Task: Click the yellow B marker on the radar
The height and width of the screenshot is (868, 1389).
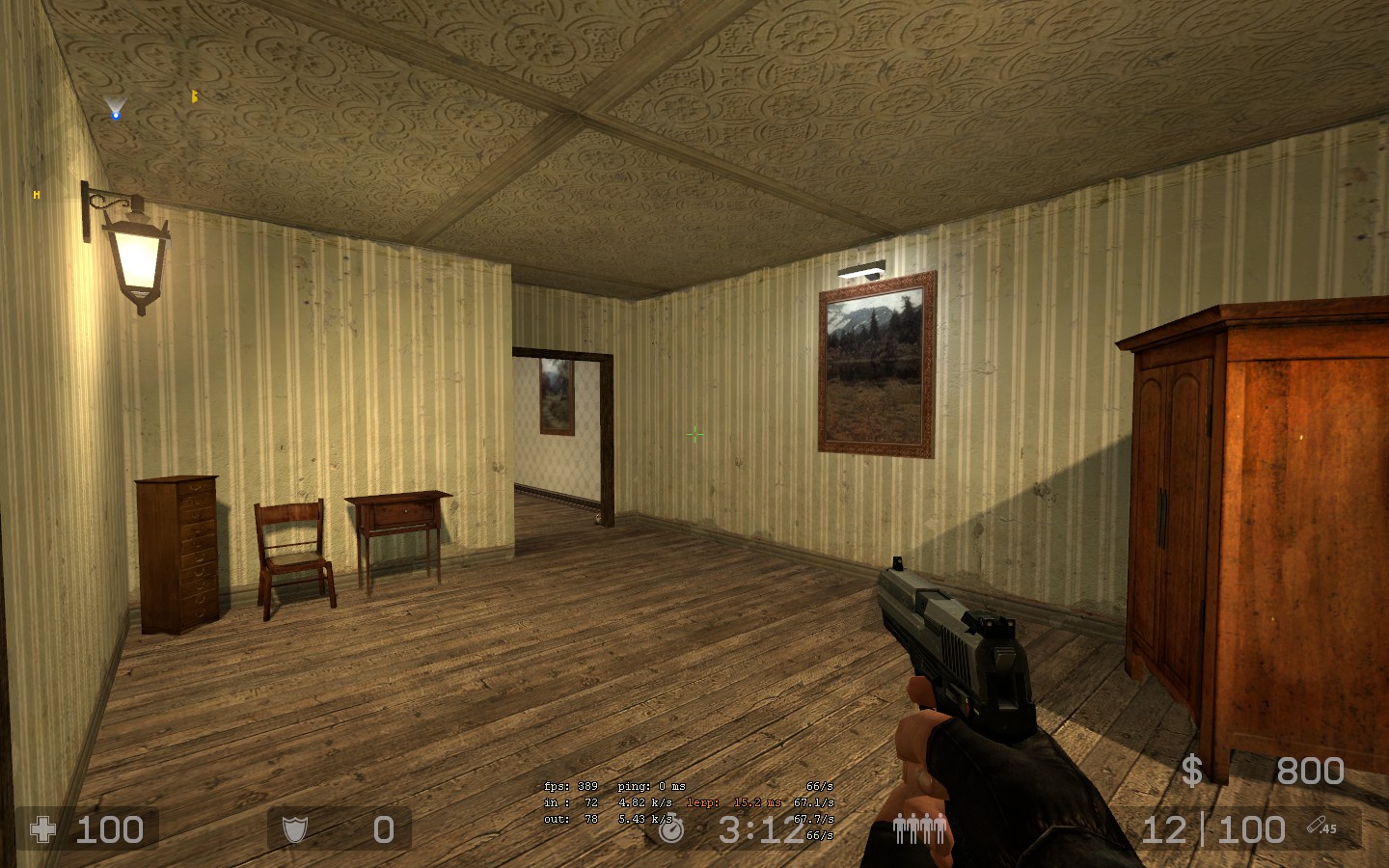Action: click(x=194, y=96)
